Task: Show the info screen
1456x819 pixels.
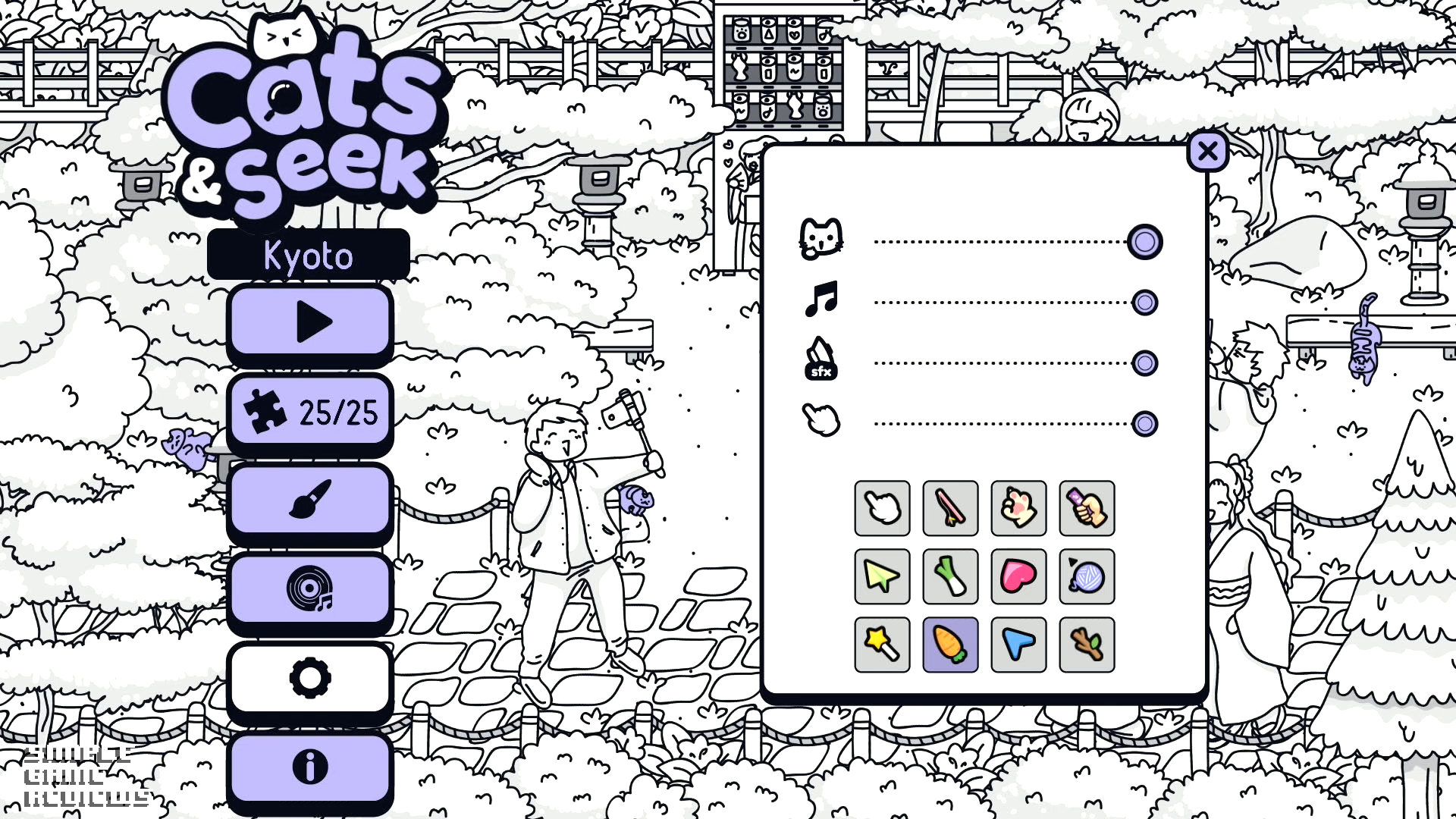Action: click(x=310, y=767)
